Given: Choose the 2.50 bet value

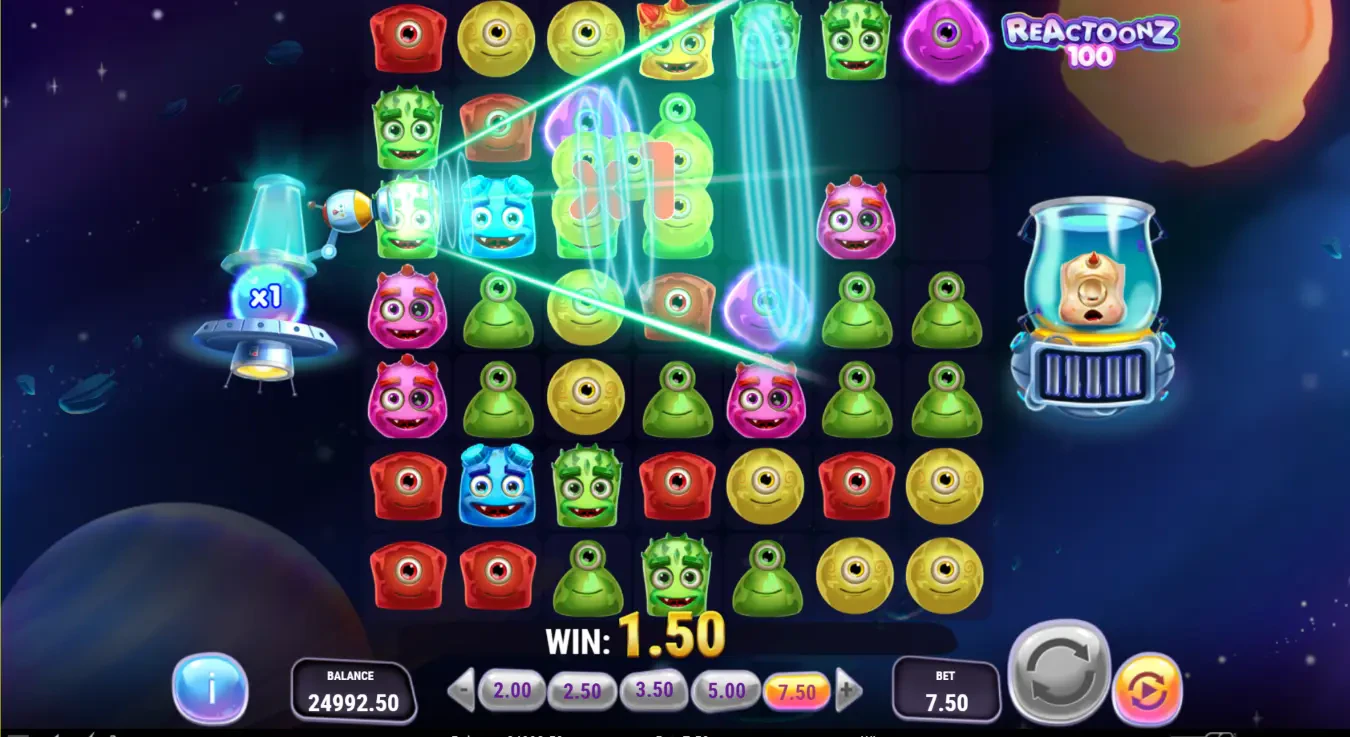Looking at the screenshot, I should [x=582, y=691].
